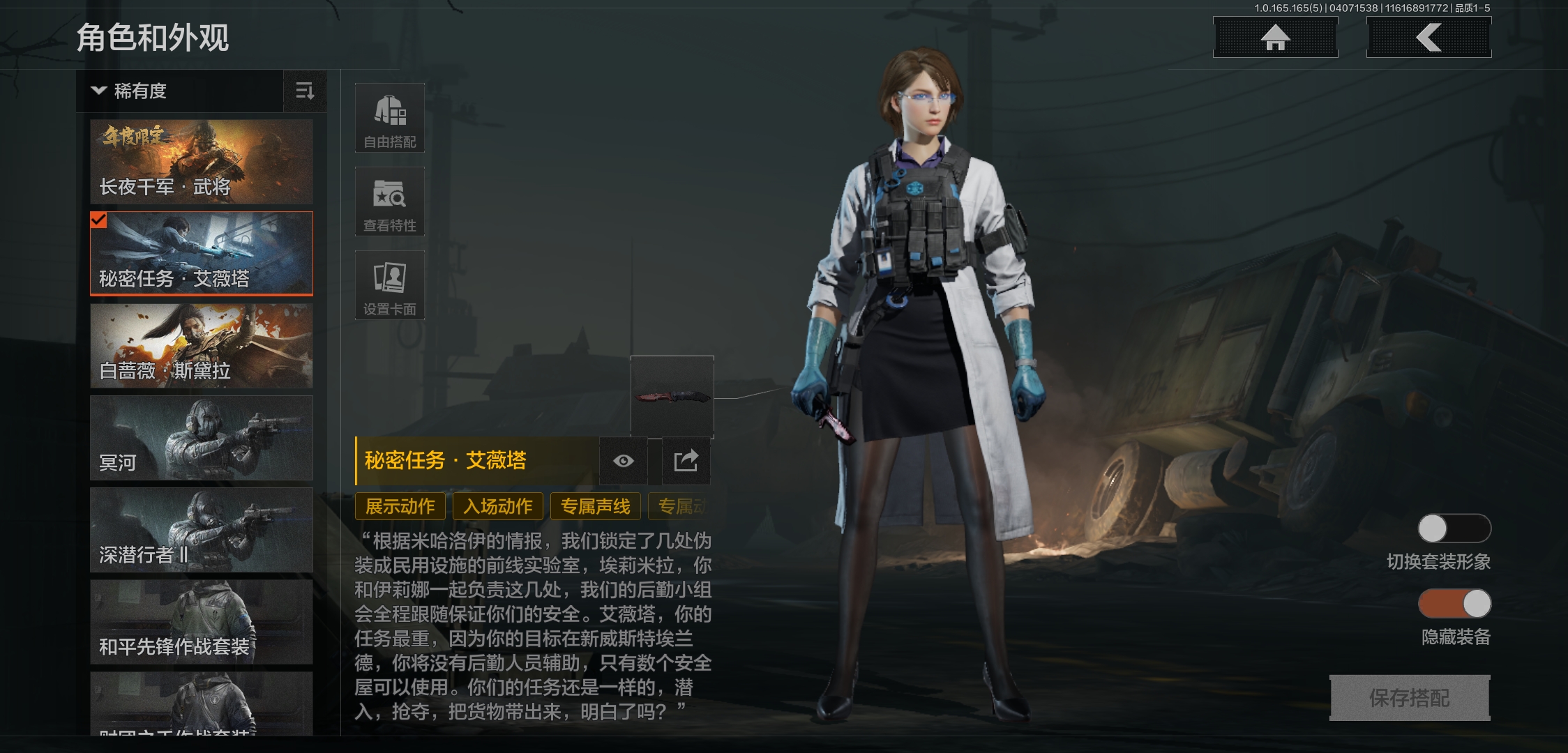Switch to the 专属声线 tab
The width and height of the screenshot is (1568, 753).
[595, 507]
